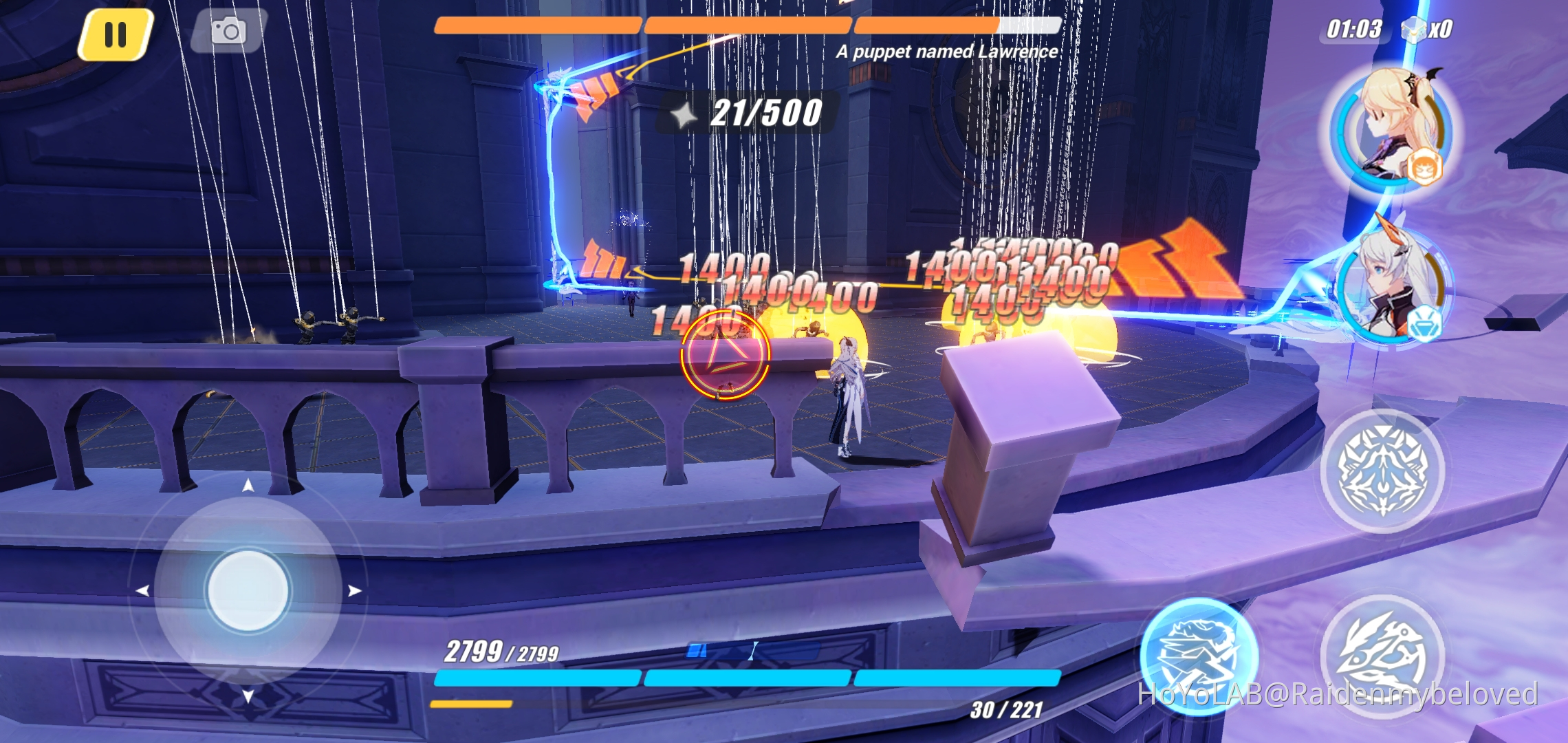Screen dimensions: 1568x743
Task: Pause the battle
Action: click(116, 30)
